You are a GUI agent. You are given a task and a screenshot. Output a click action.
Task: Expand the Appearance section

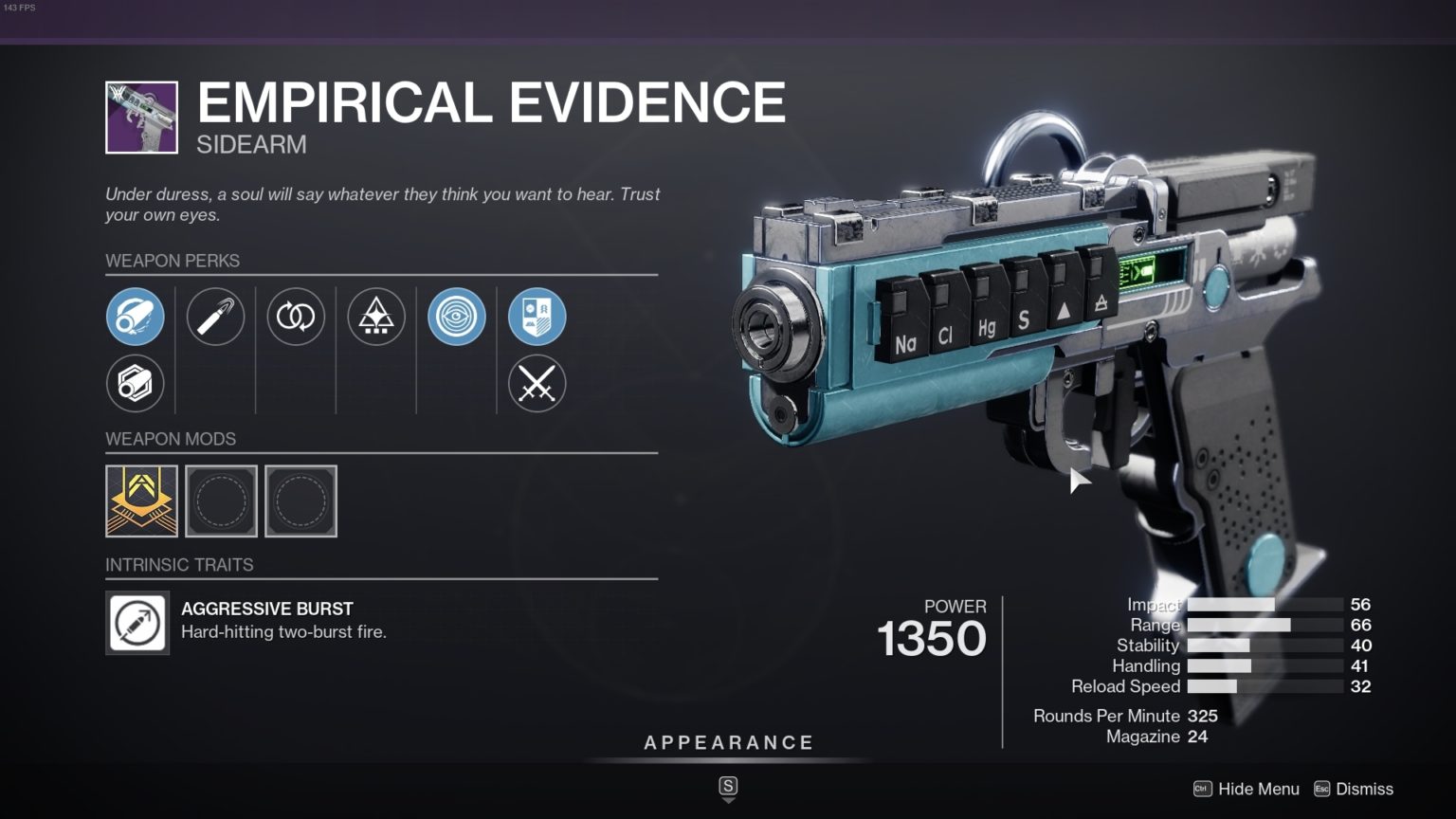(728, 742)
